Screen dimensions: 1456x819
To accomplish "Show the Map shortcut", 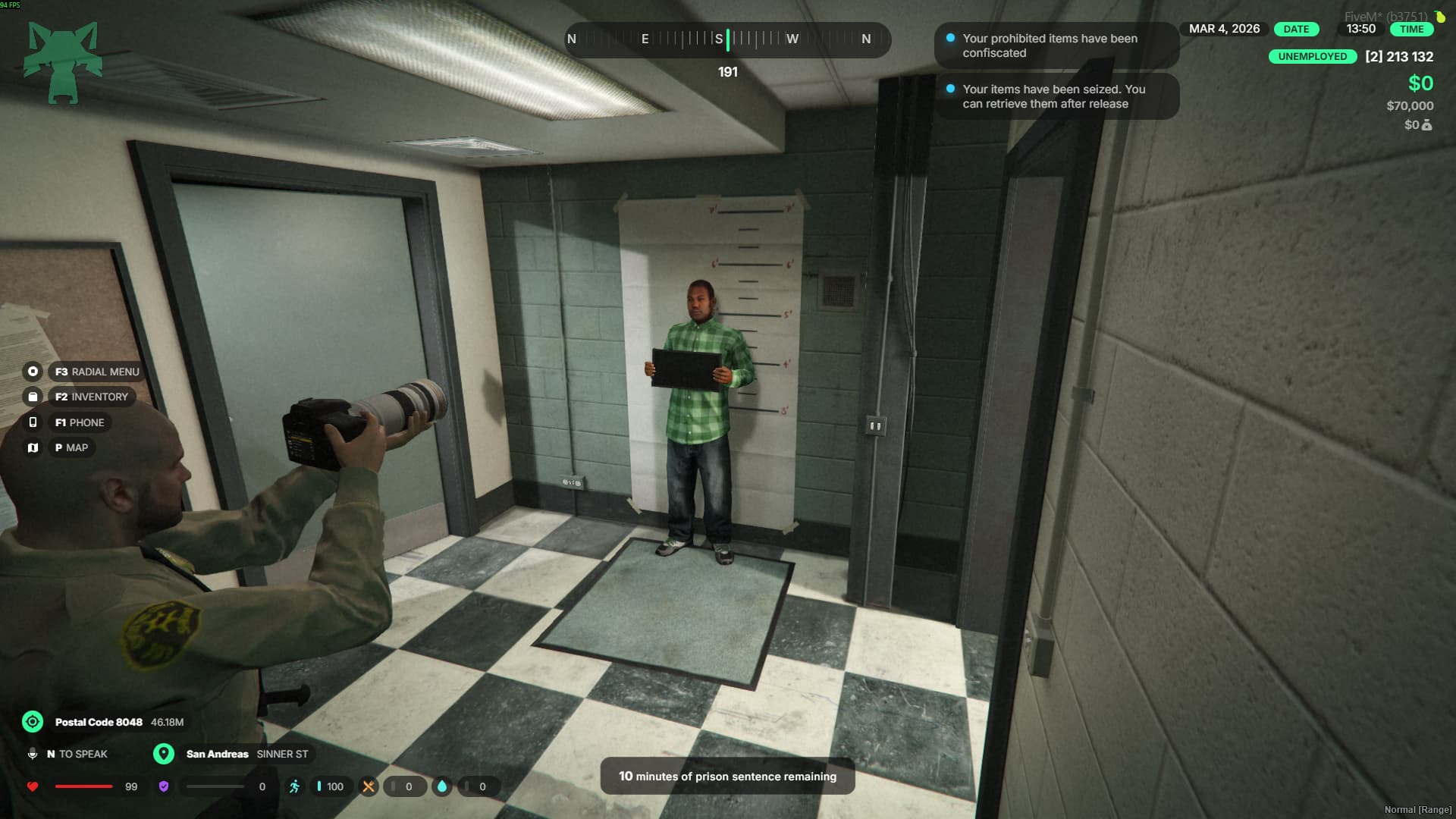I will pyautogui.click(x=71, y=447).
